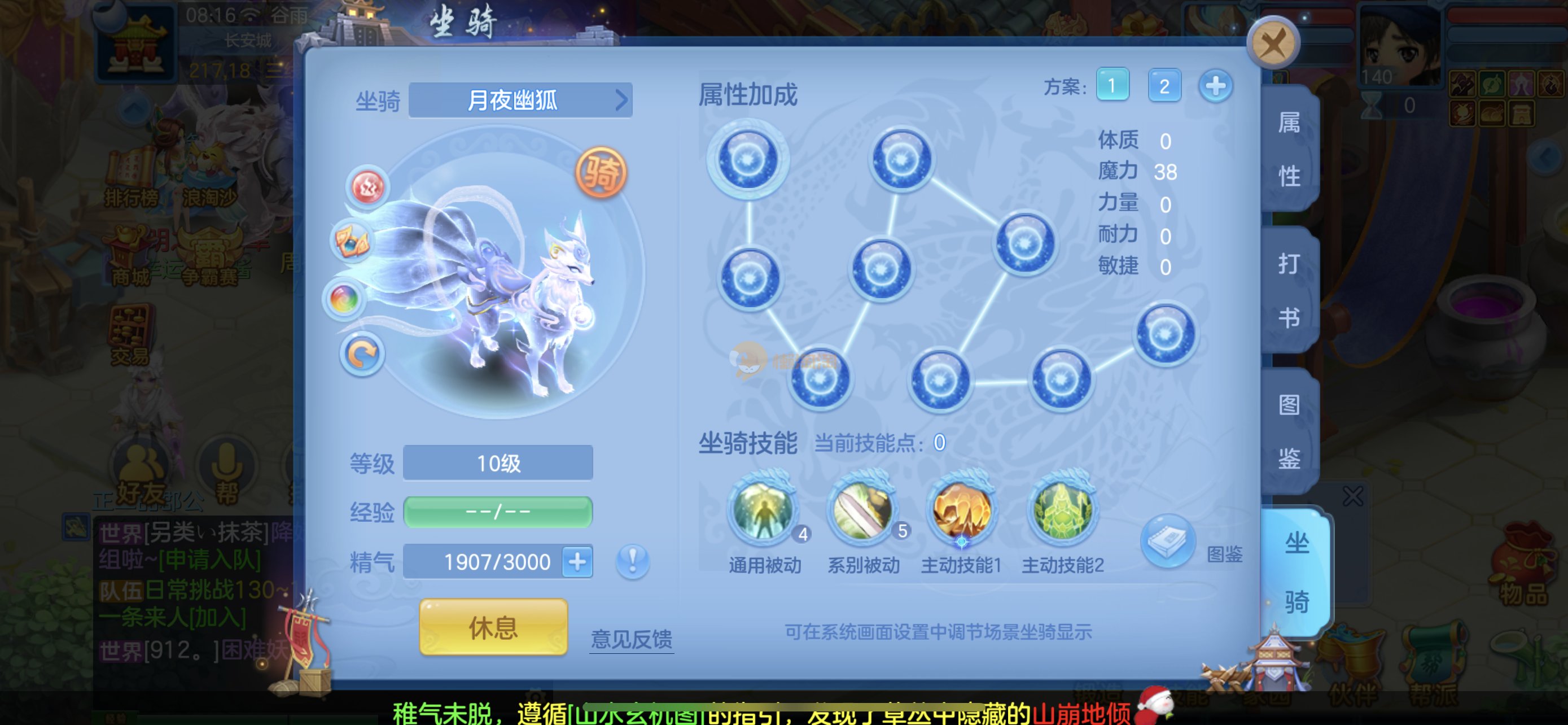Add 精气 with the plus button

(x=577, y=561)
